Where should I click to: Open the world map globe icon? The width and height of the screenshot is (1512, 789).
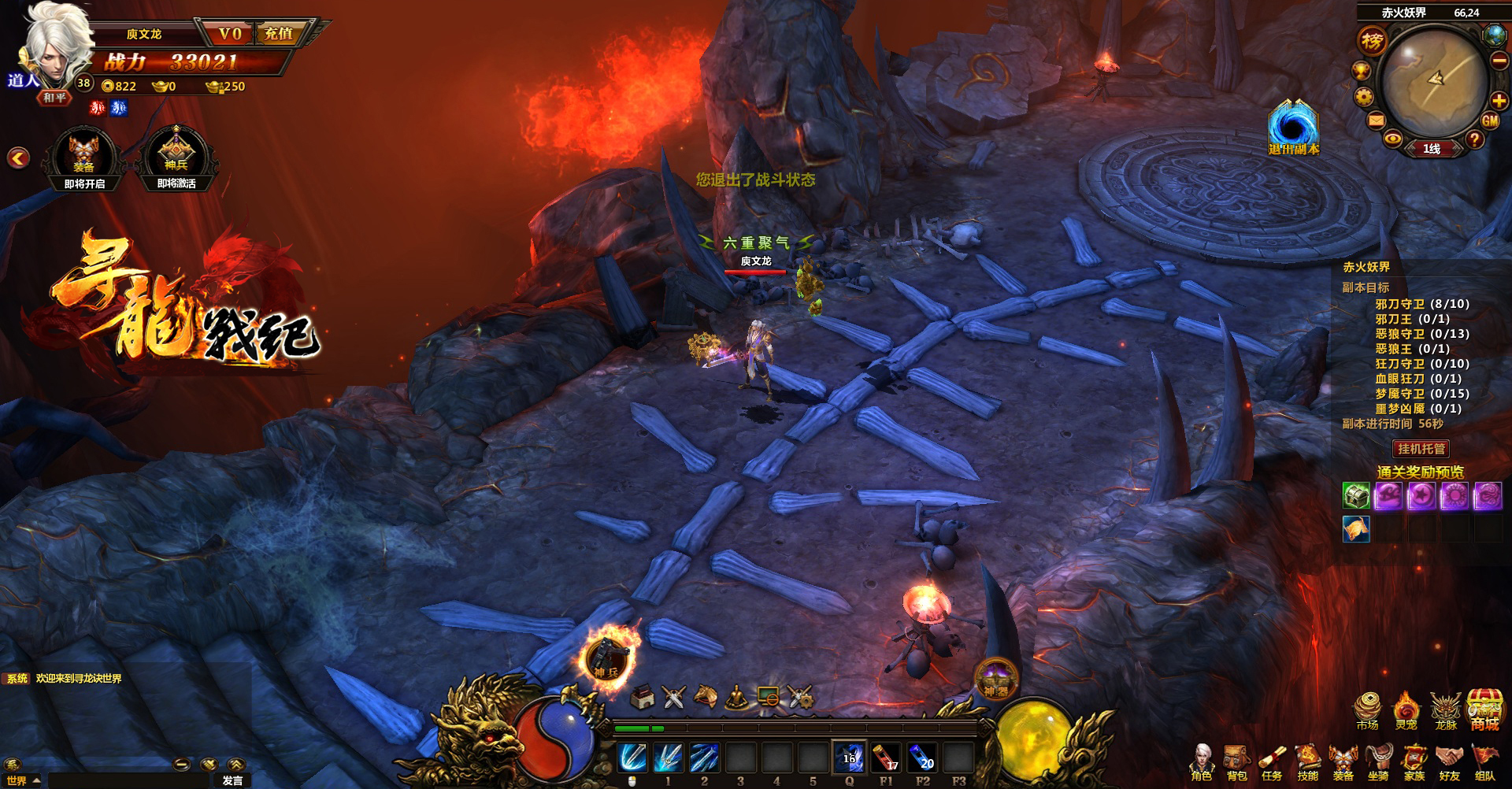pyautogui.click(x=1494, y=35)
